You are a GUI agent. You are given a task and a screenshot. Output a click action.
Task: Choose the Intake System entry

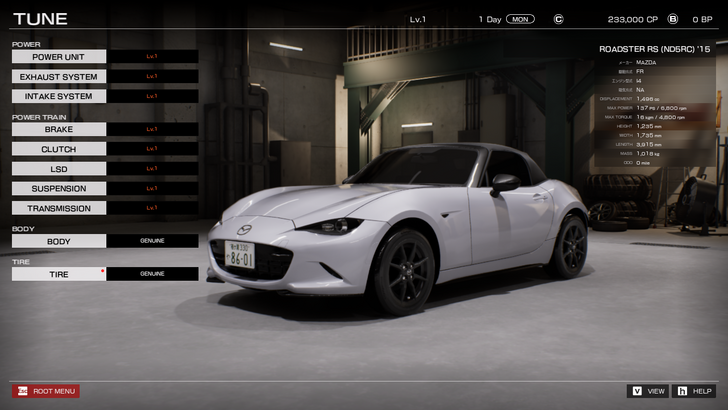(59, 97)
